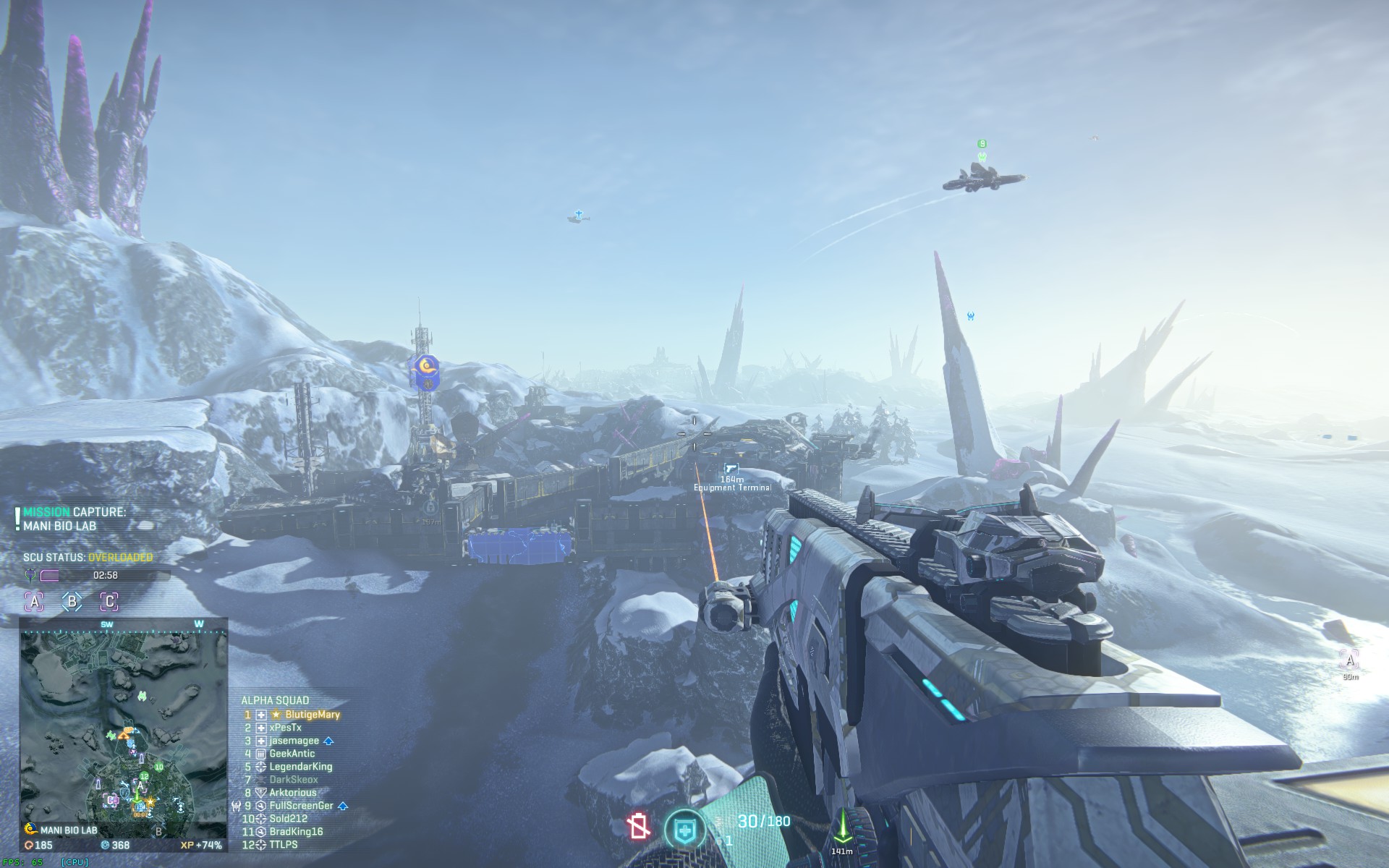This screenshot has width=1389, height=868.
Task: Click FullScreenGer squad member row
Action: [301, 806]
